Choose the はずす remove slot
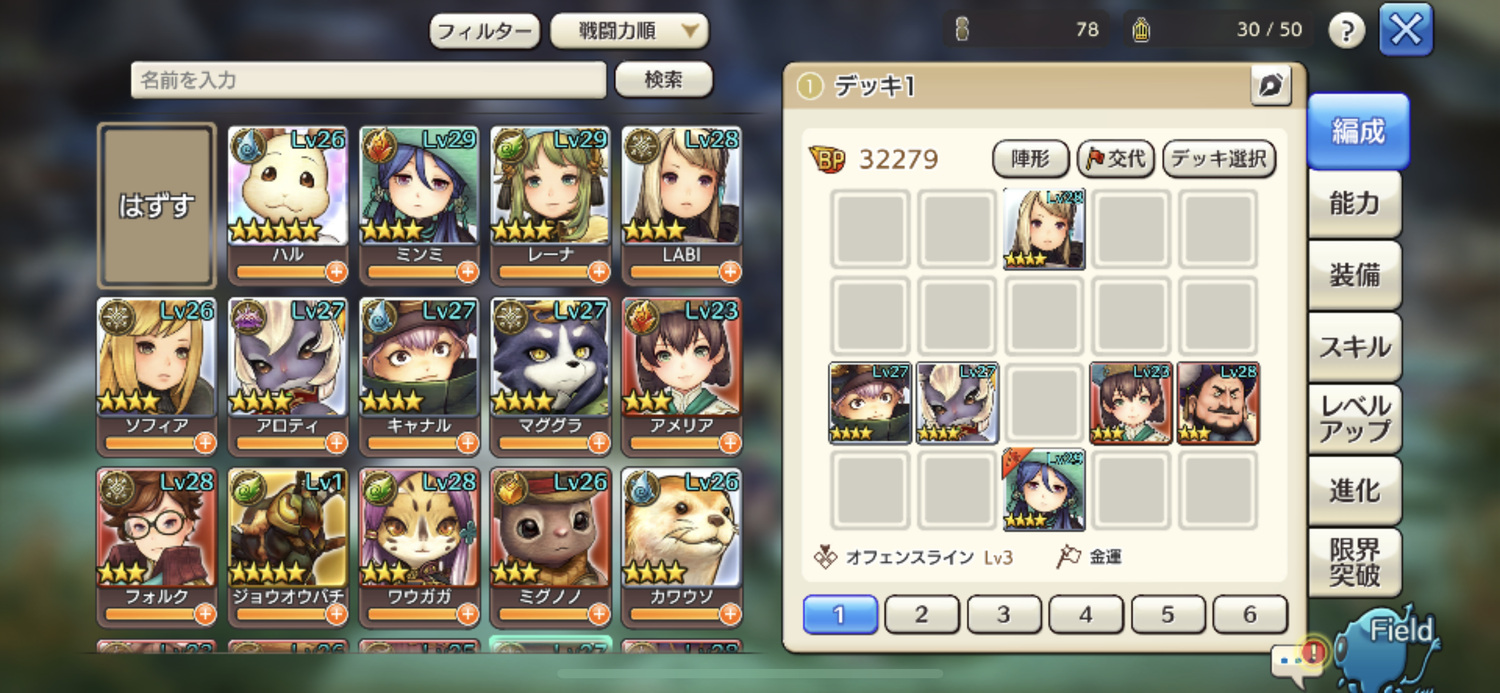The height and width of the screenshot is (693, 1500). pos(156,205)
